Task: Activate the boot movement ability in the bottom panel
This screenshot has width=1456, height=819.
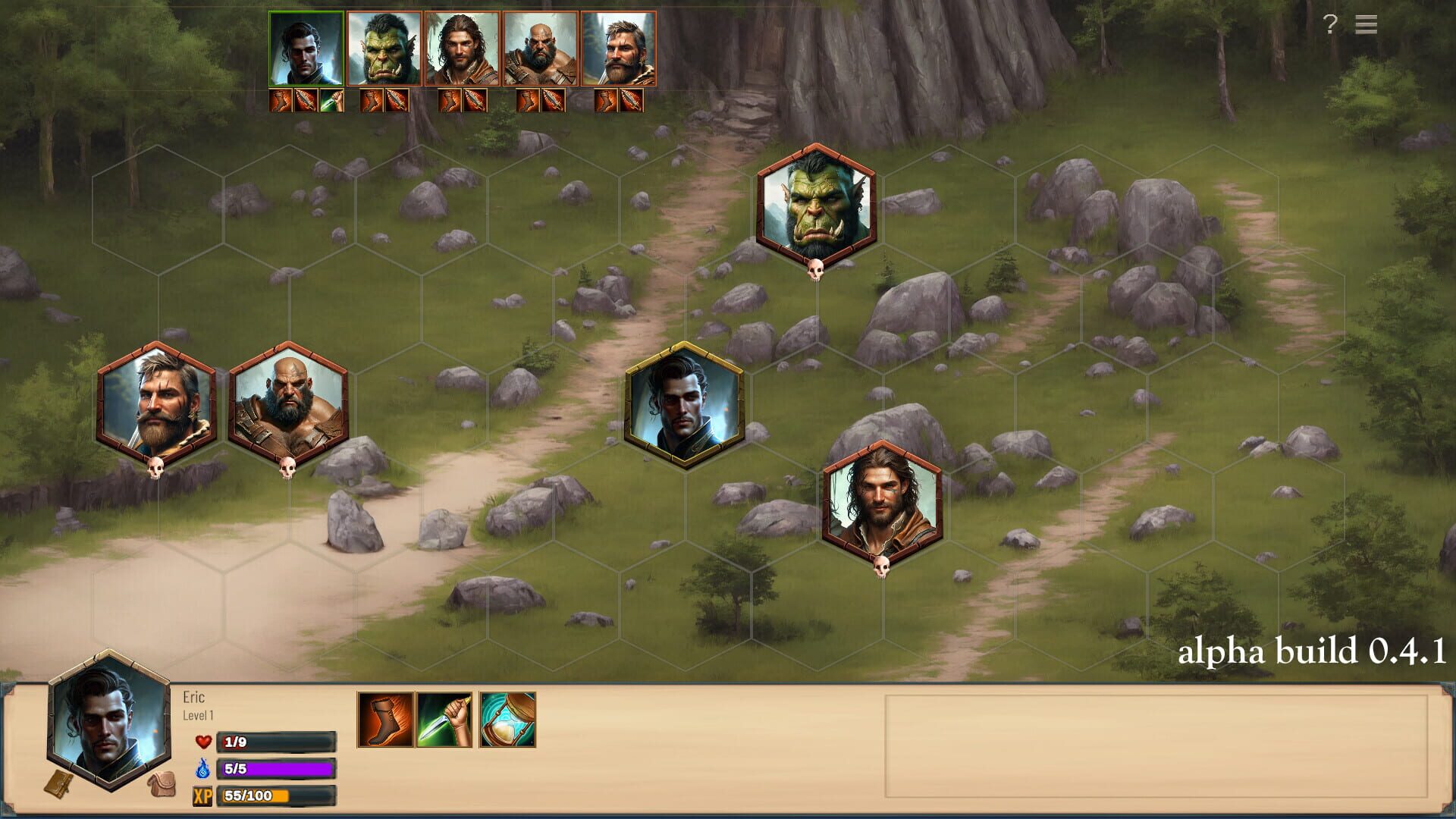Action: tap(385, 720)
